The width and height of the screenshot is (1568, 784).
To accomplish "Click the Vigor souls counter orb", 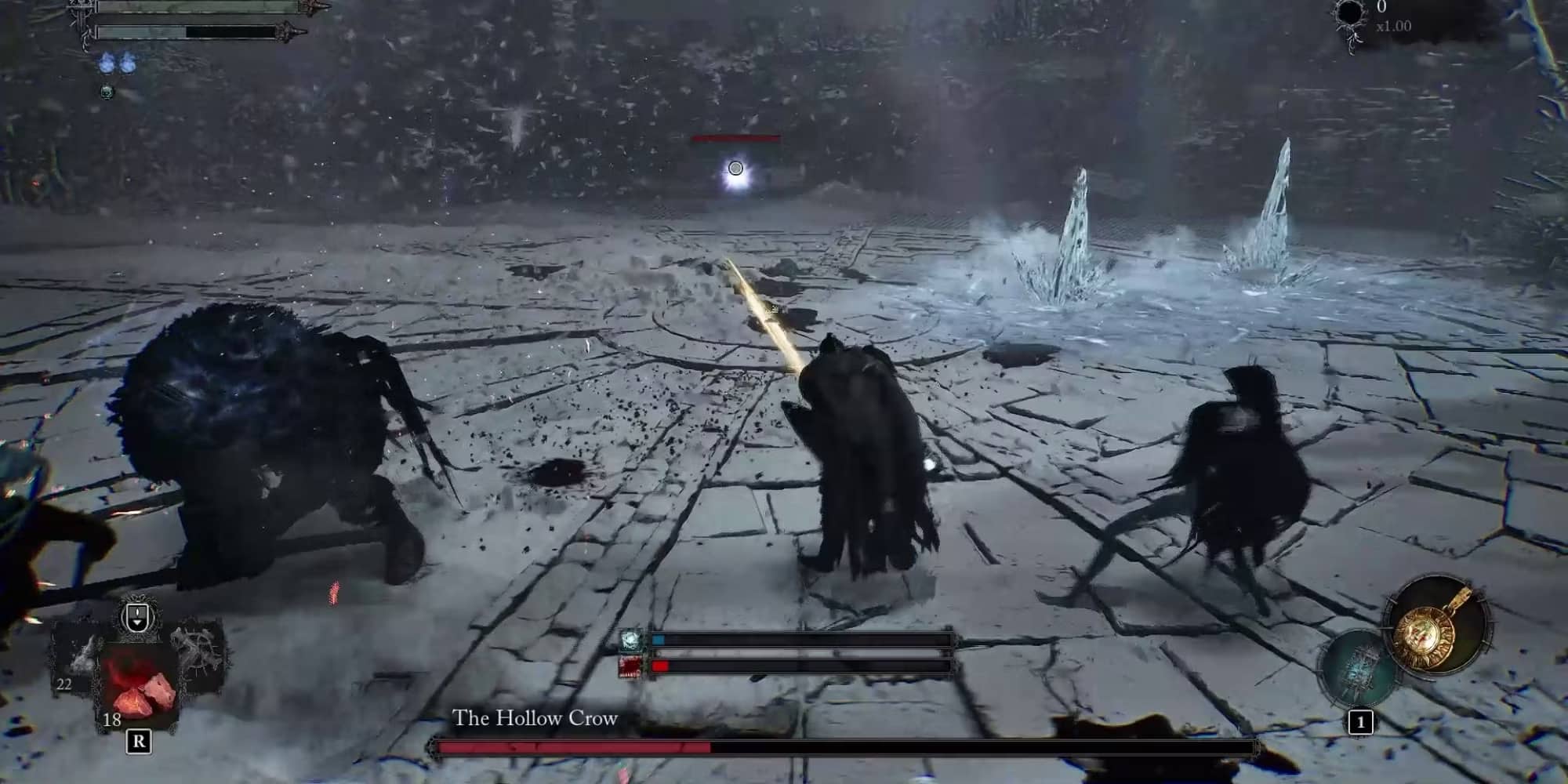I will click(x=1350, y=13).
